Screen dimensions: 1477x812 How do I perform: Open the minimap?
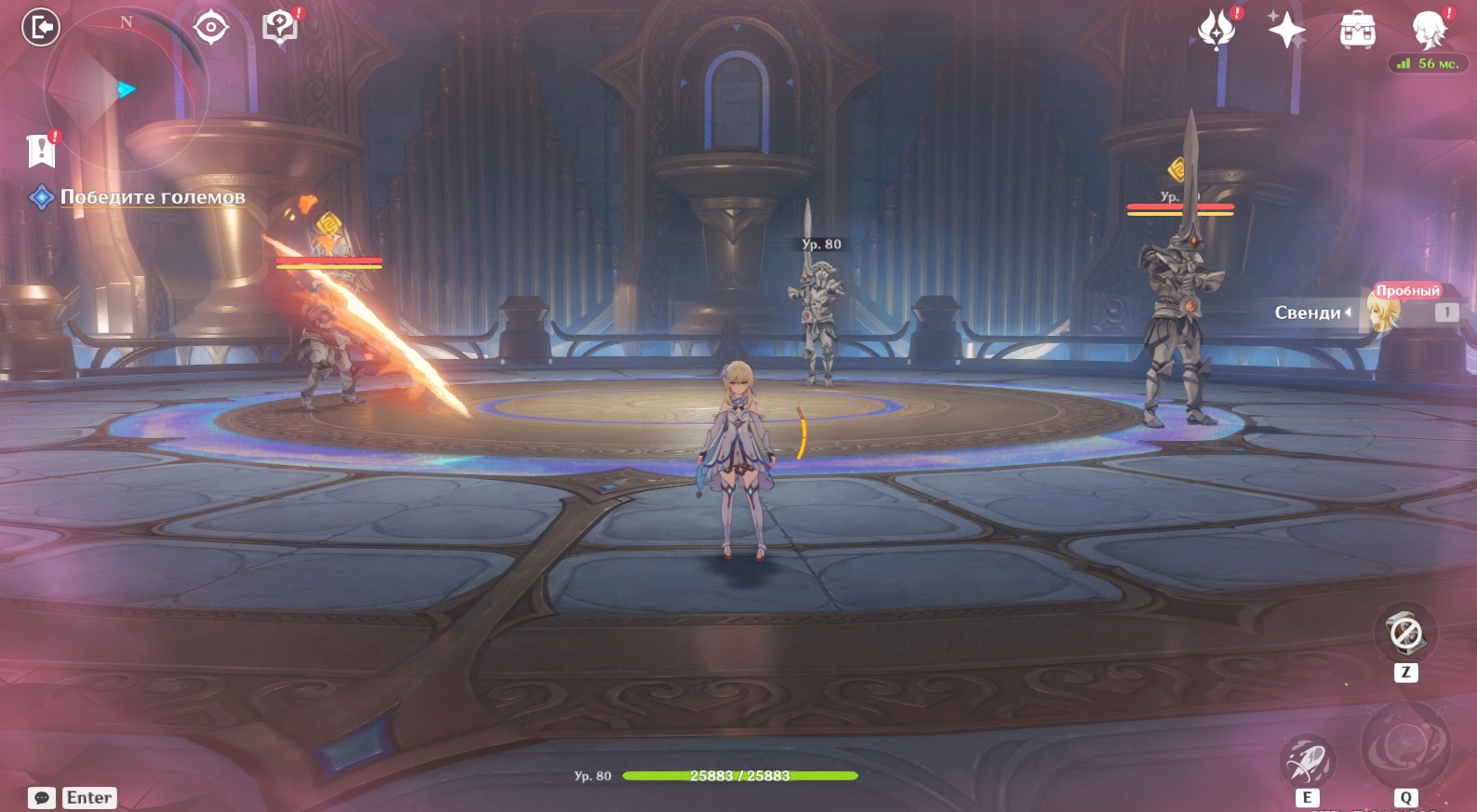click(126, 90)
